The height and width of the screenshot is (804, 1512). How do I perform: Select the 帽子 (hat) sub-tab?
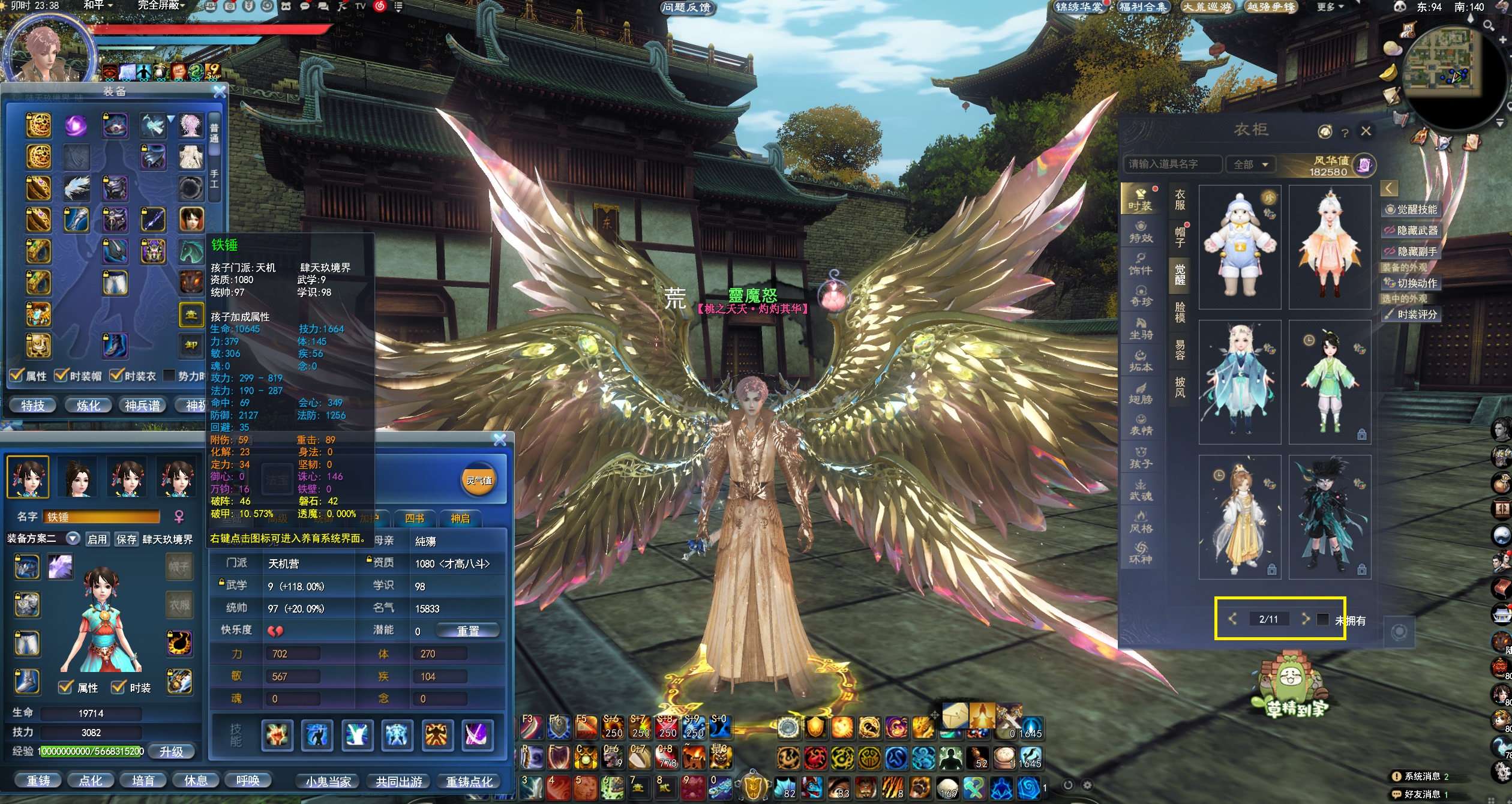1180,236
